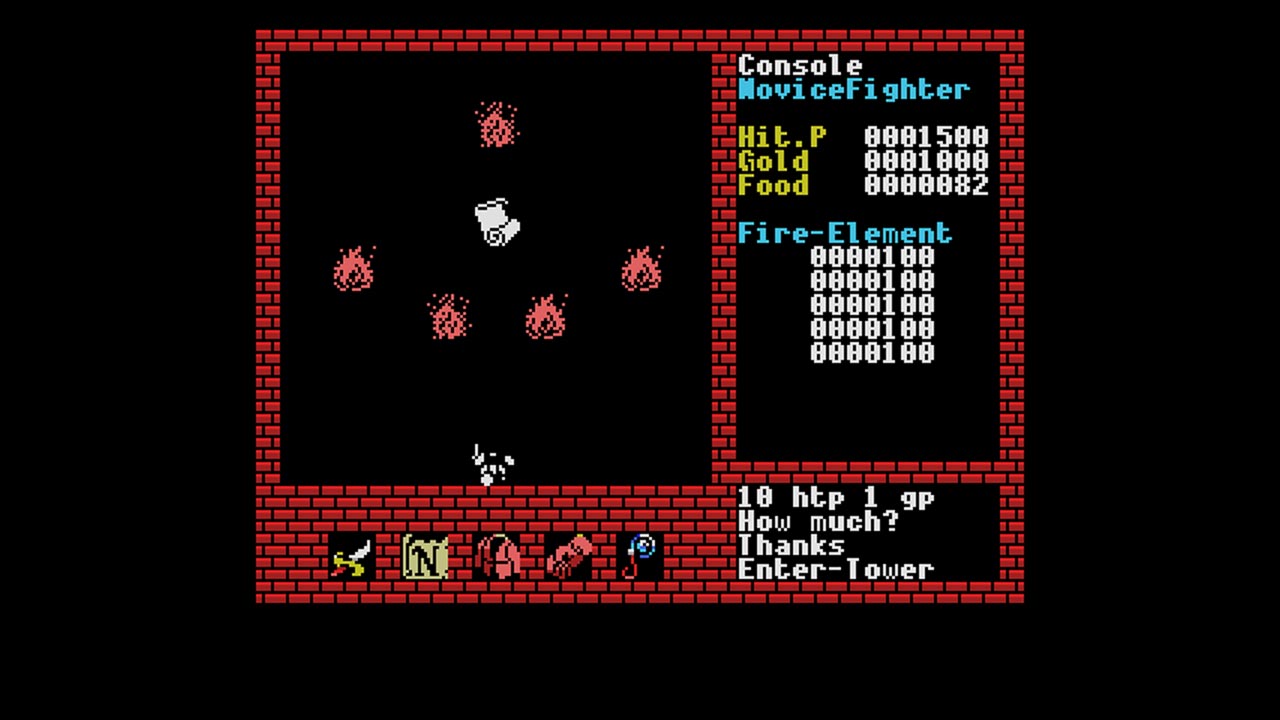Screen dimensions: 1280x720
Task: Click the NoviceFighter name label
Action: pos(855,89)
